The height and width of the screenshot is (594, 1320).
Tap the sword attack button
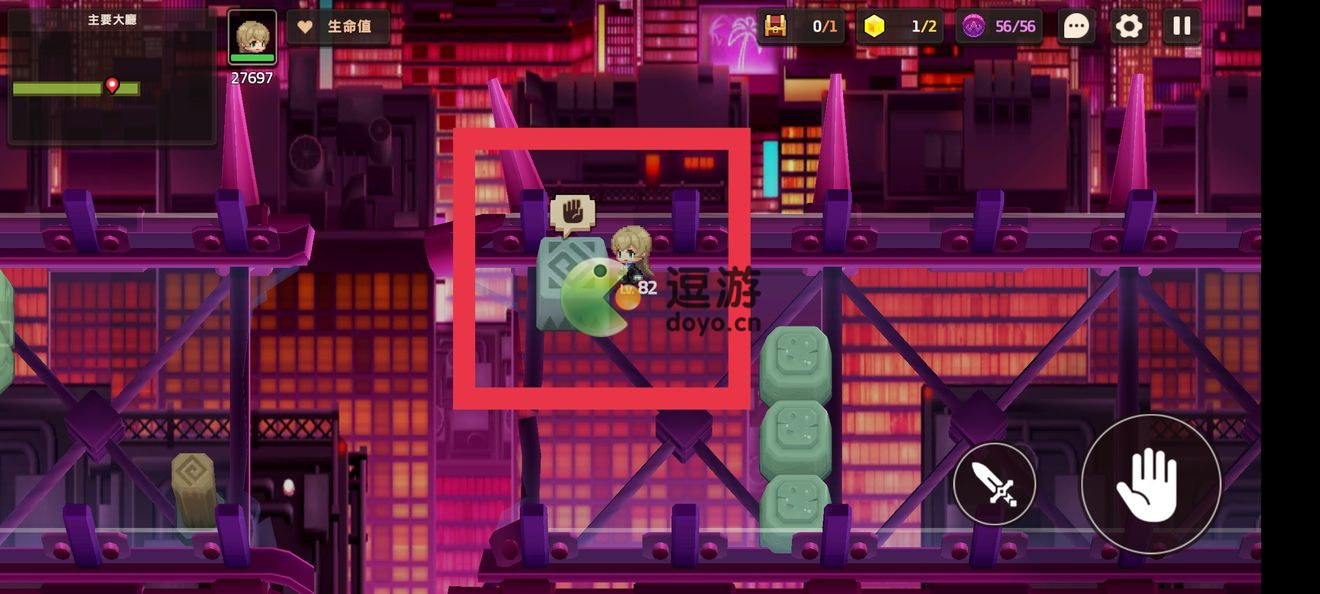click(994, 485)
